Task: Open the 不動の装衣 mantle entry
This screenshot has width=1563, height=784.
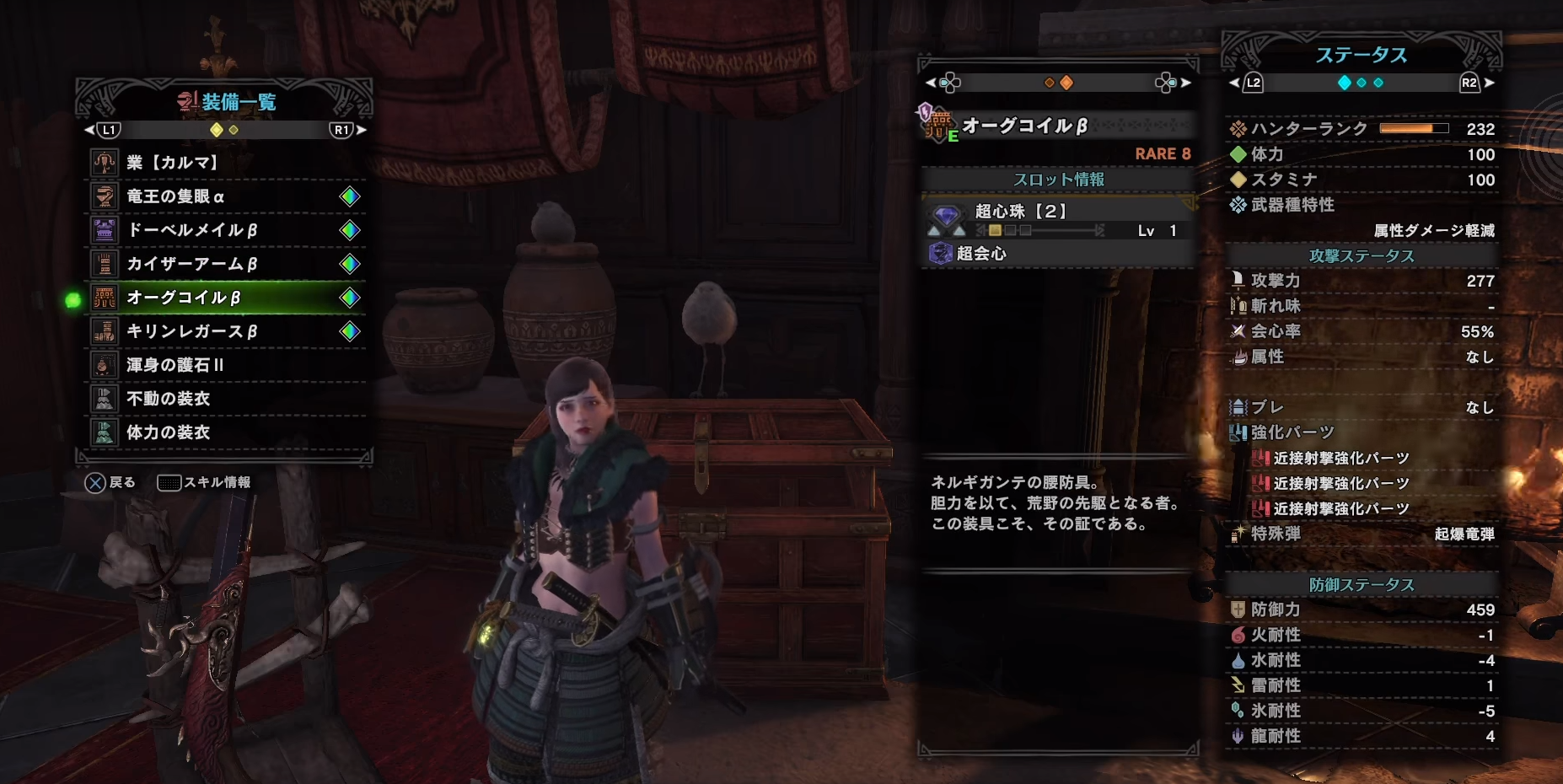Action: (x=226, y=399)
